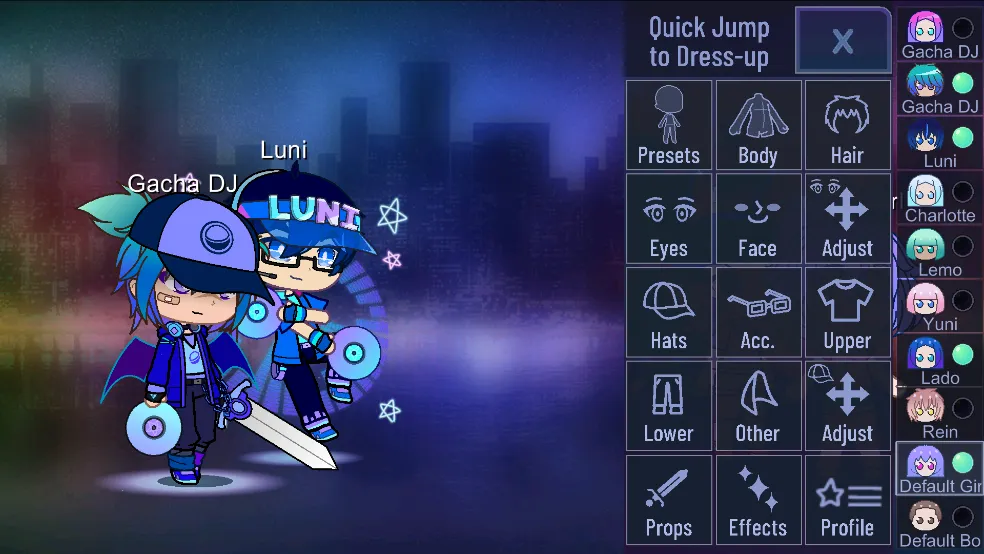The height and width of the screenshot is (554, 984).
Task: Pick Lemo from the character list
Action: pos(926,249)
